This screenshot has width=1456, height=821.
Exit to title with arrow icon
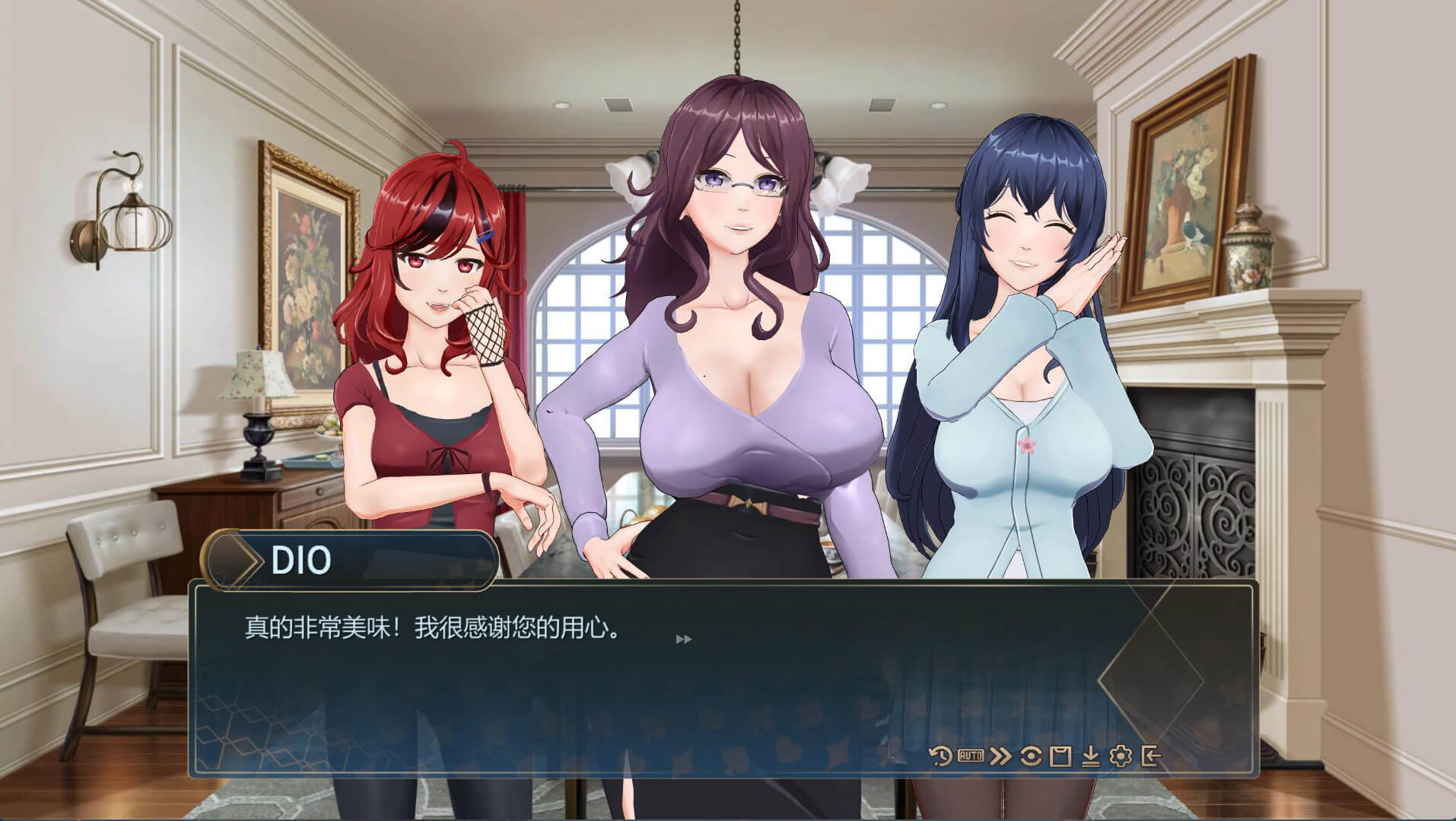point(1151,756)
